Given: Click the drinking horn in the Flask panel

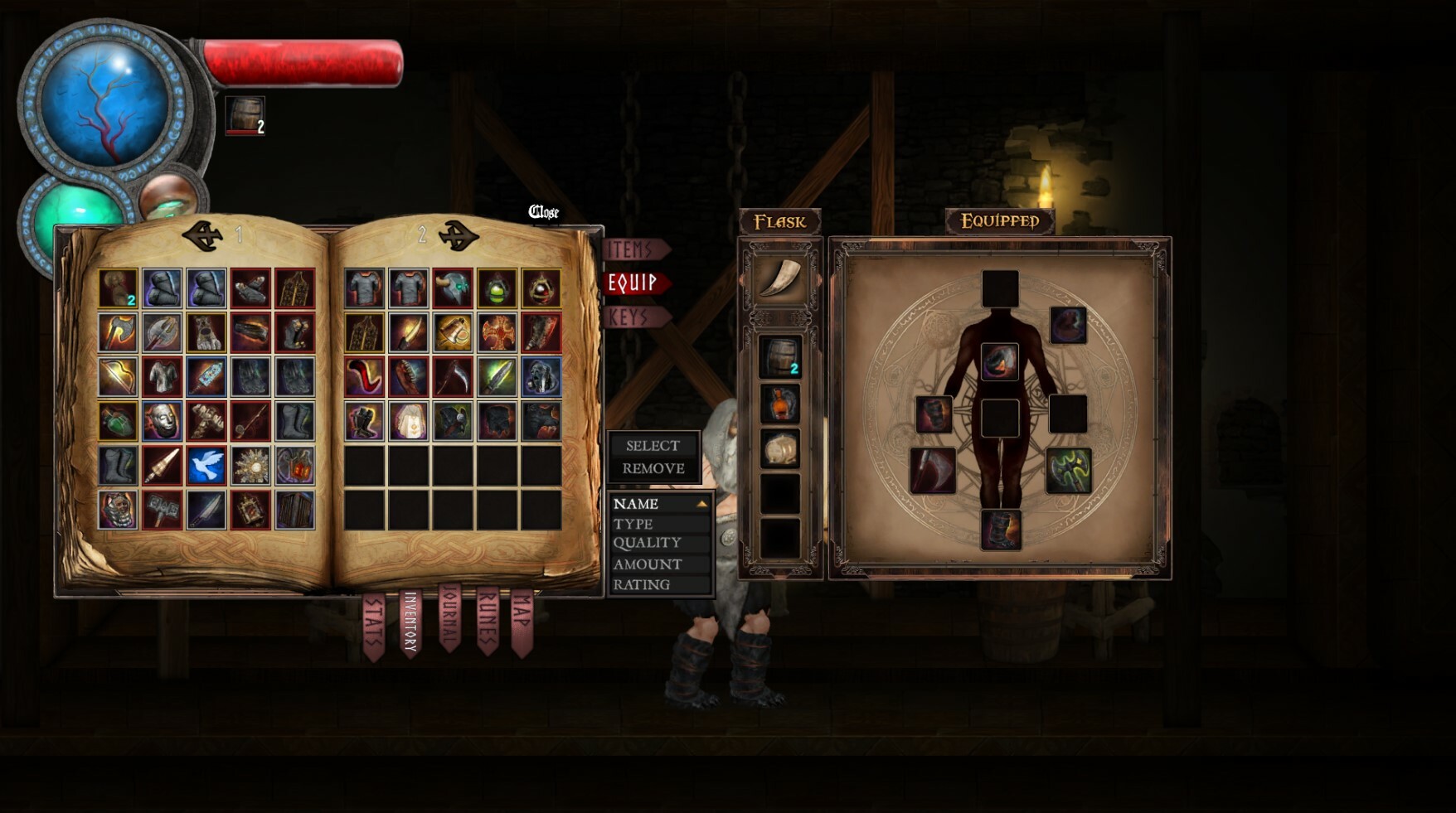Looking at the screenshot, I should coord(780,276).
